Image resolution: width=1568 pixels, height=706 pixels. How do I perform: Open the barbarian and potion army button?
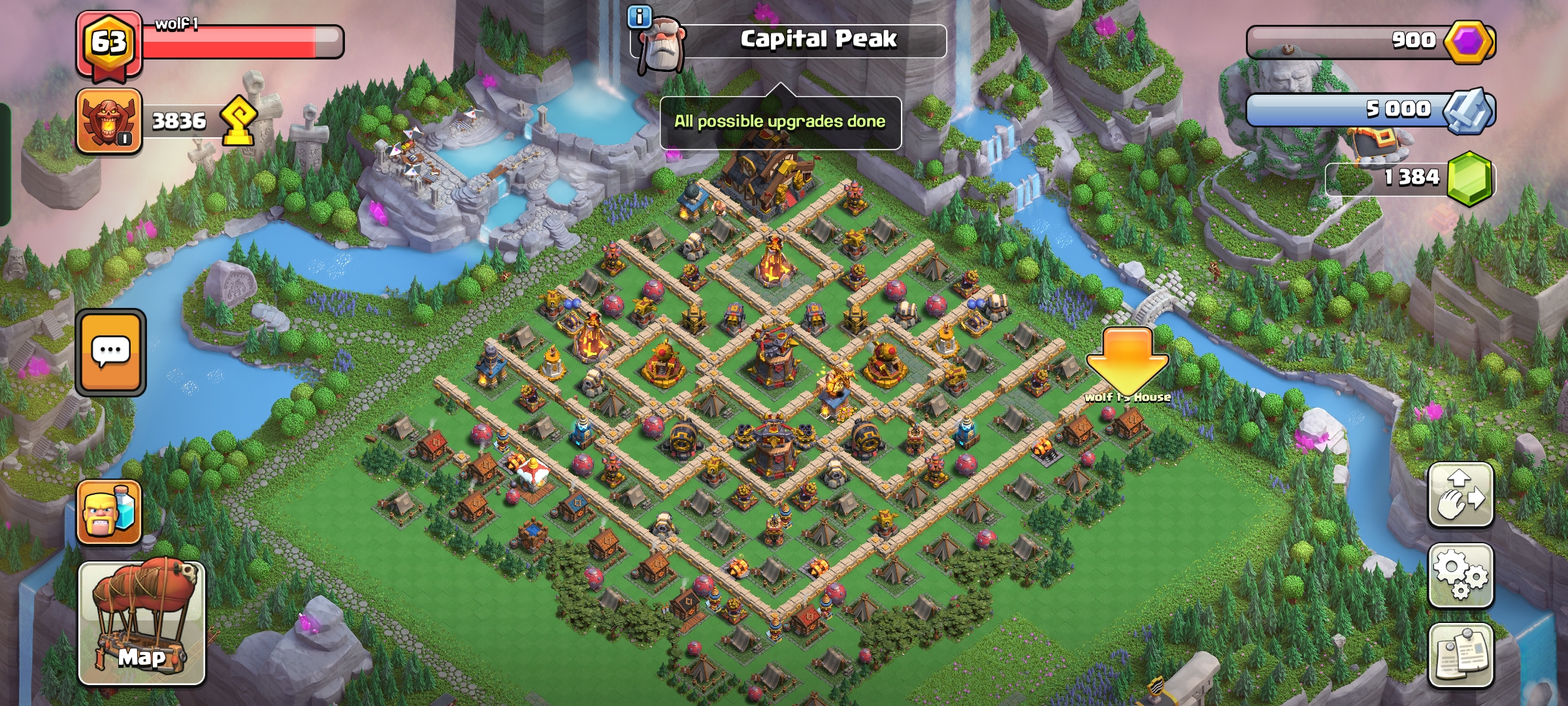109,512
